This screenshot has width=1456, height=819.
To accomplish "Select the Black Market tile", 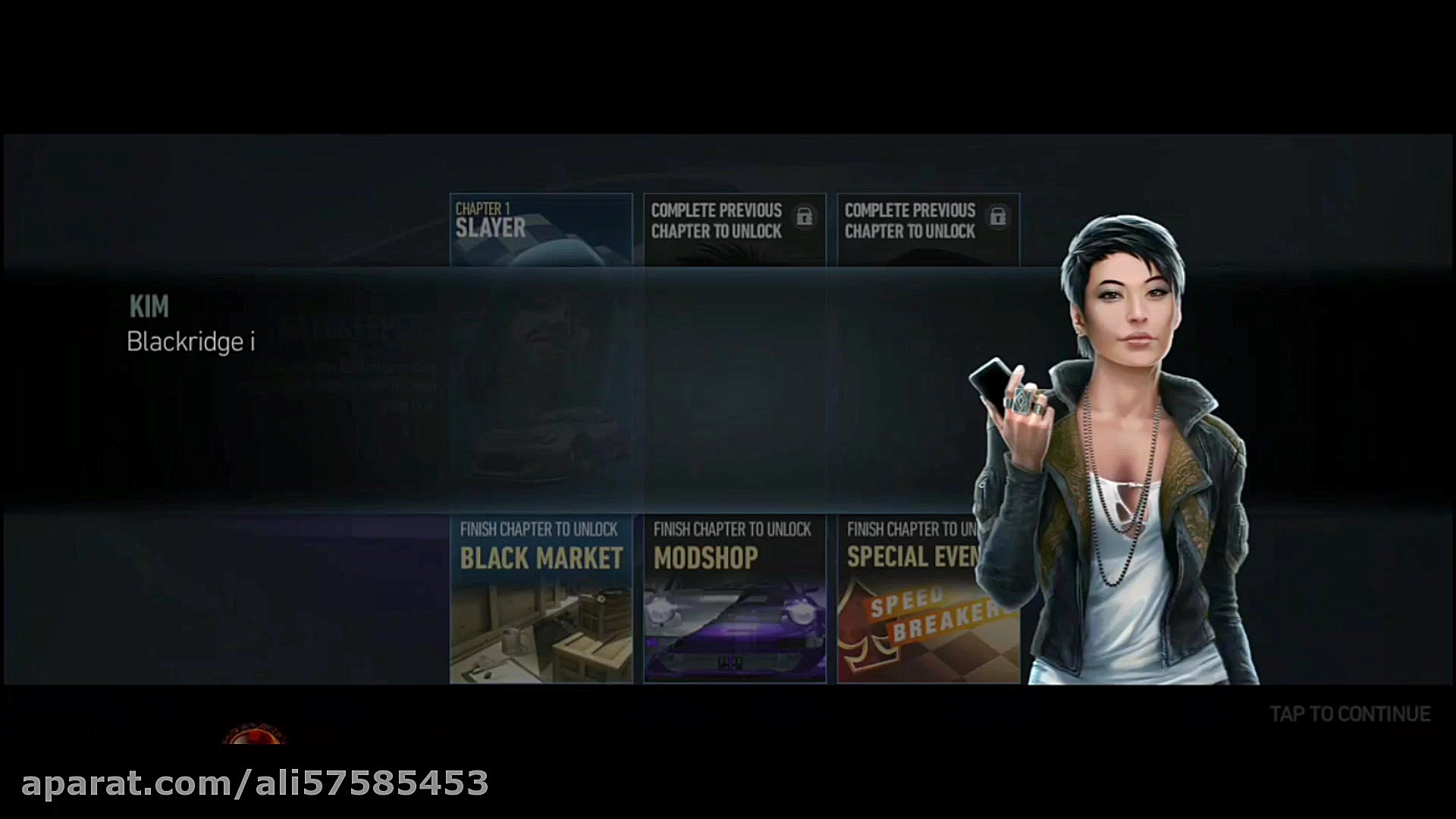I will (x=541, y=599).
